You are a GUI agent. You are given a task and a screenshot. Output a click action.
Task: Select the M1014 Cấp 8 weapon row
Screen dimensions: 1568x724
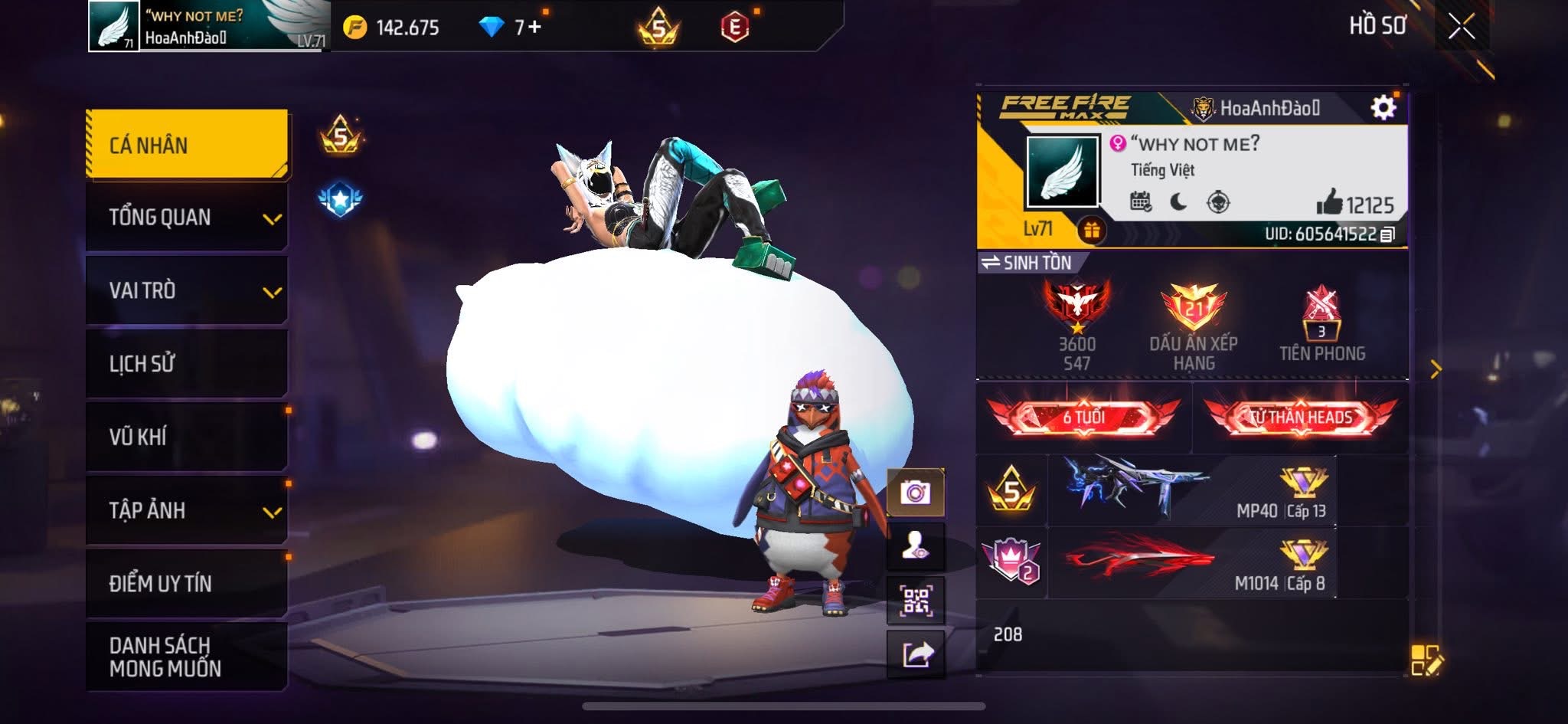point(1191,563)
